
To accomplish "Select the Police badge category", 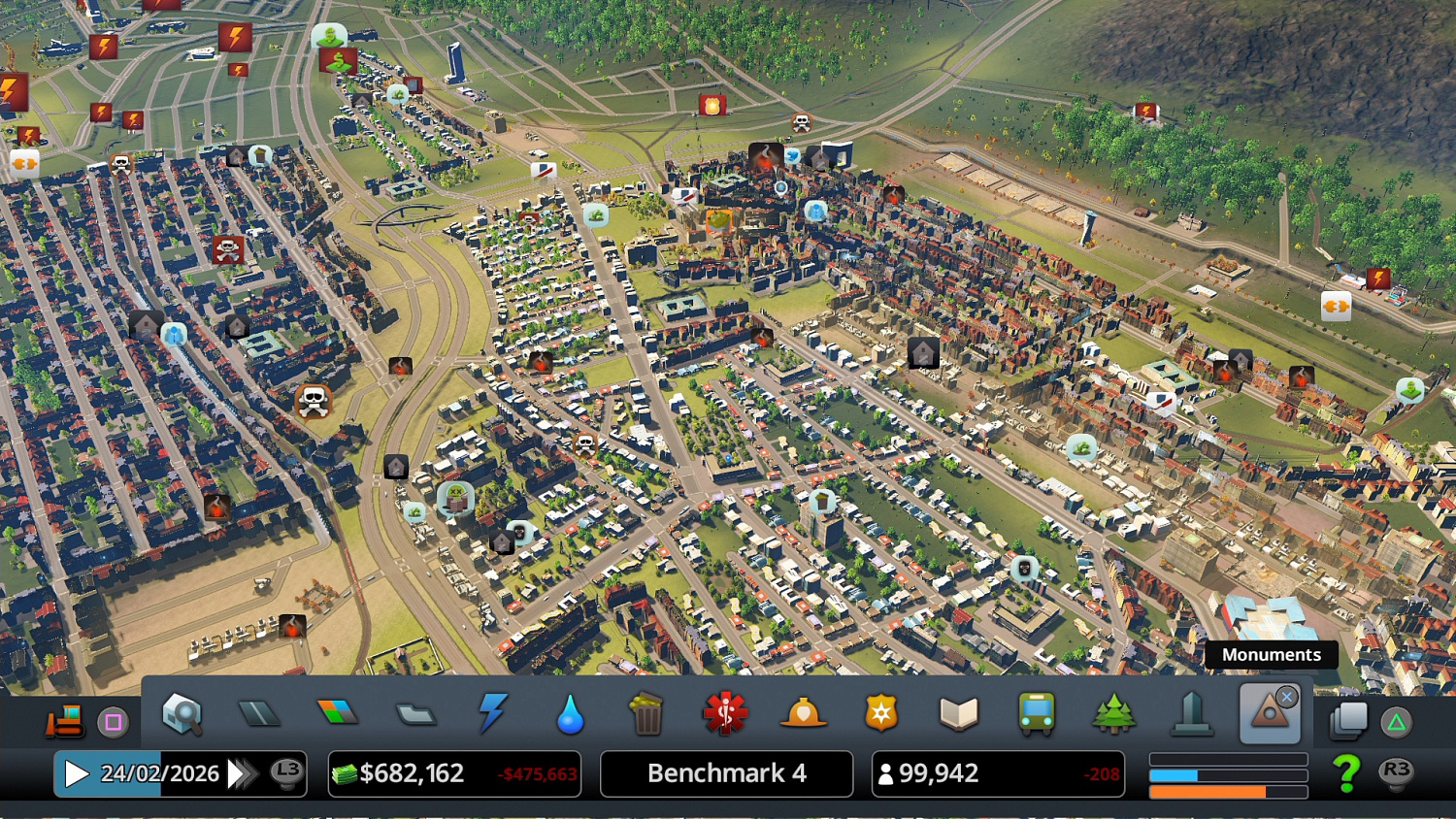I will pos(880,714).
